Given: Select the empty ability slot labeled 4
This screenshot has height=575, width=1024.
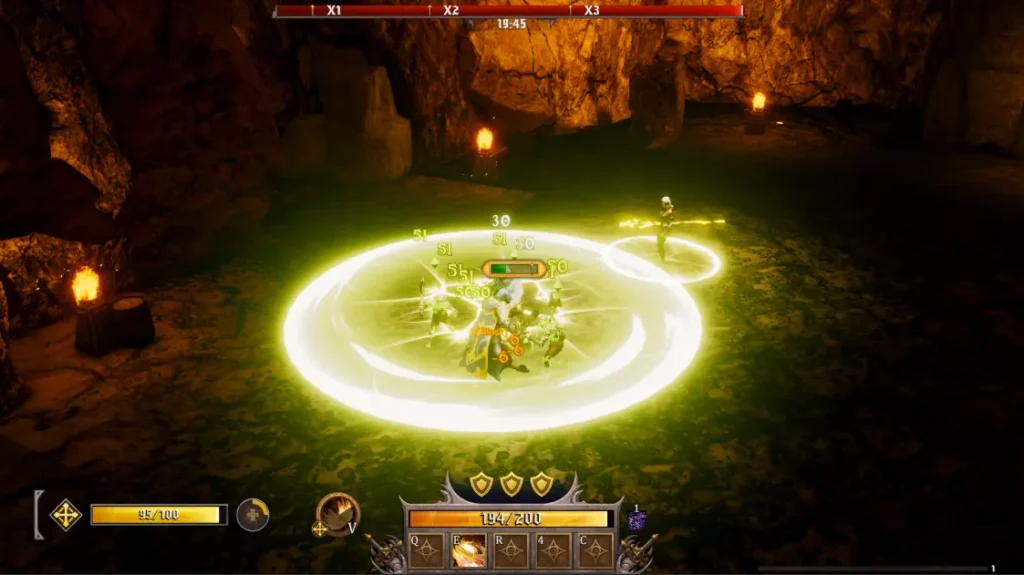Looking at the screenshot, I should tap(553, 550).
